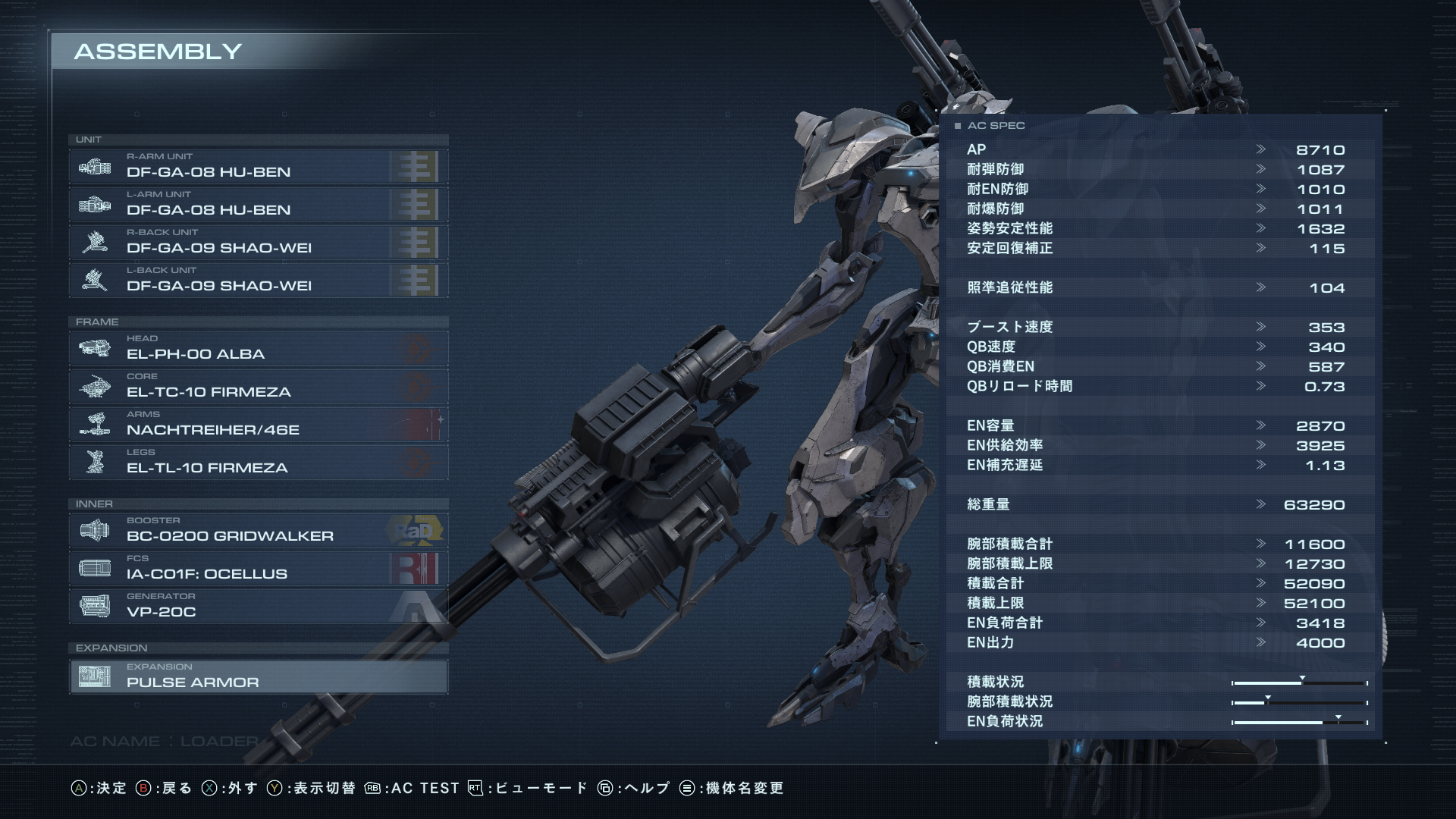Open the HEAD part EL-PH-00 ALBA

[258, 348]
